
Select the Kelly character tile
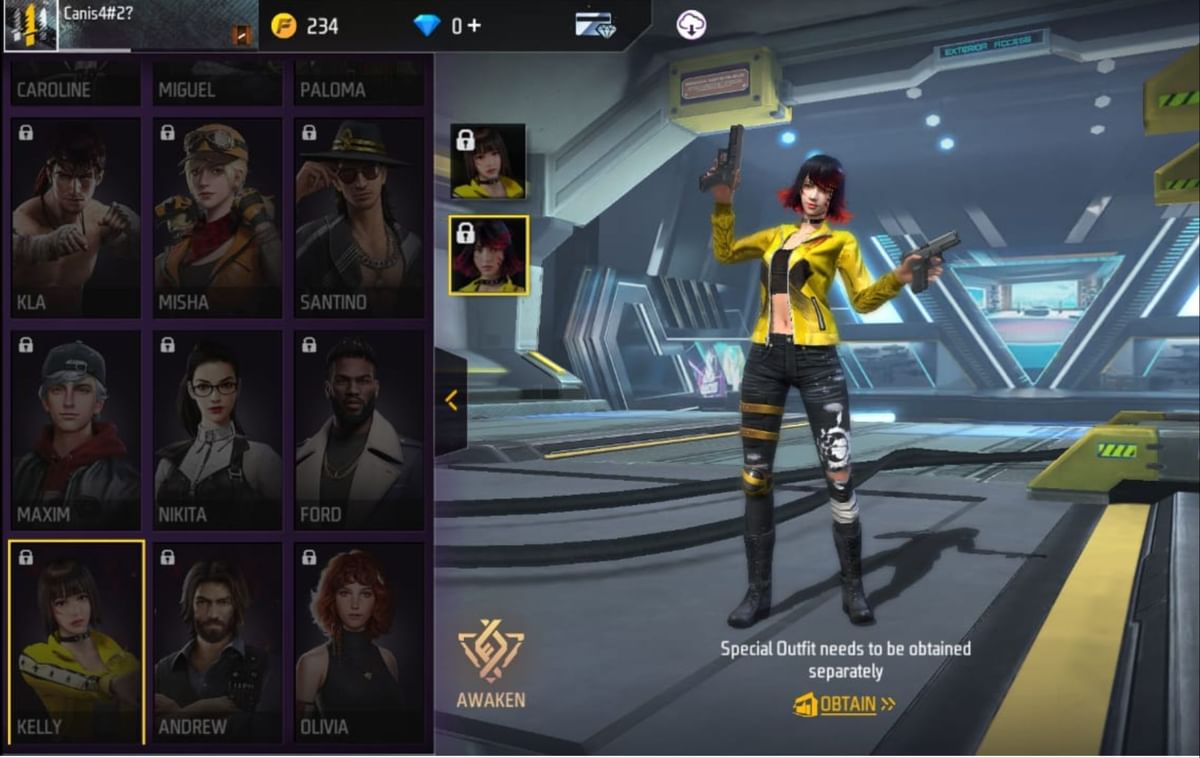click(76, 642)
